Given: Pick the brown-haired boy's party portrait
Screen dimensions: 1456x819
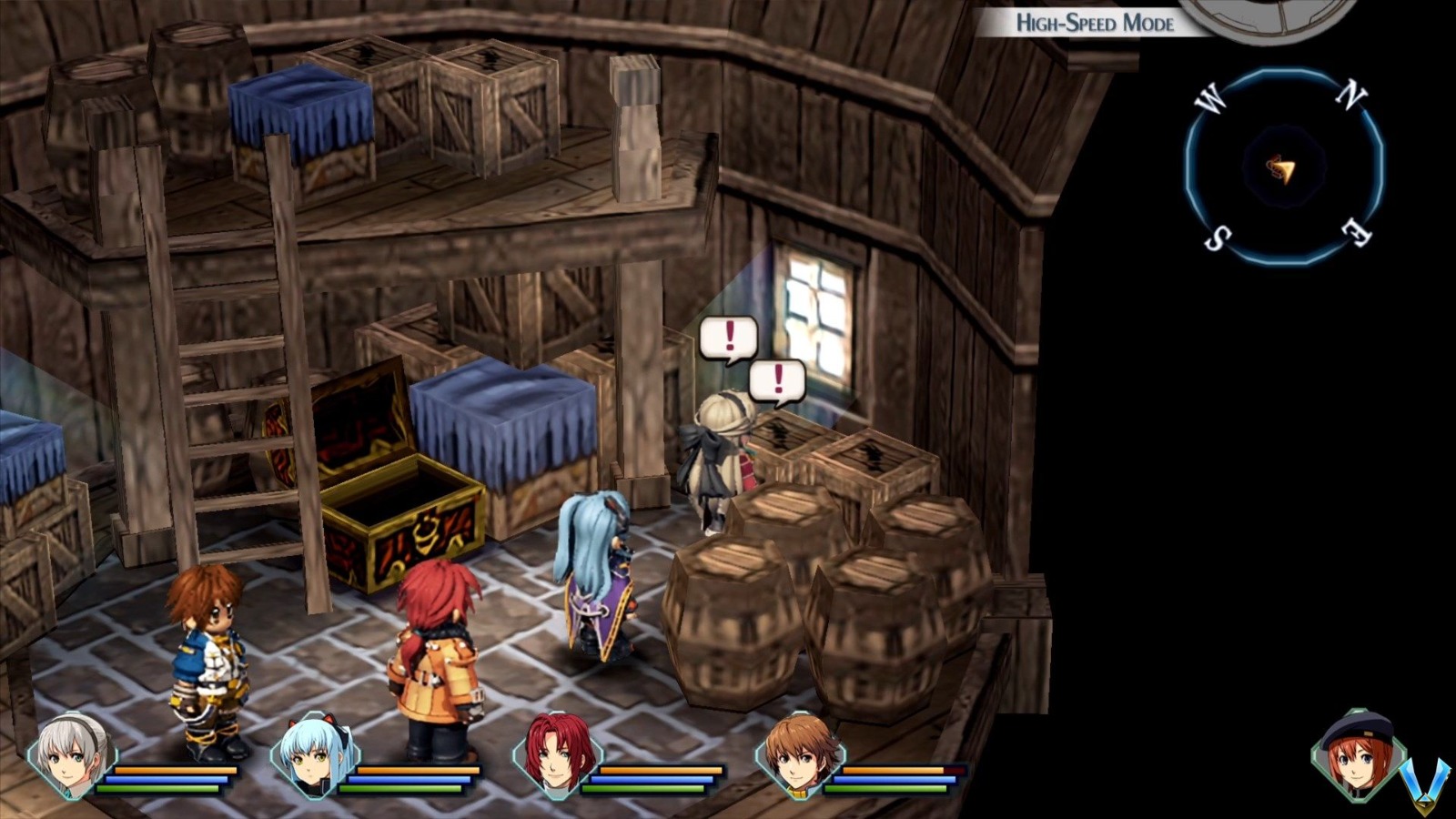Looking at the screenshot, I should pyautogui.click(x=801, y=755).
